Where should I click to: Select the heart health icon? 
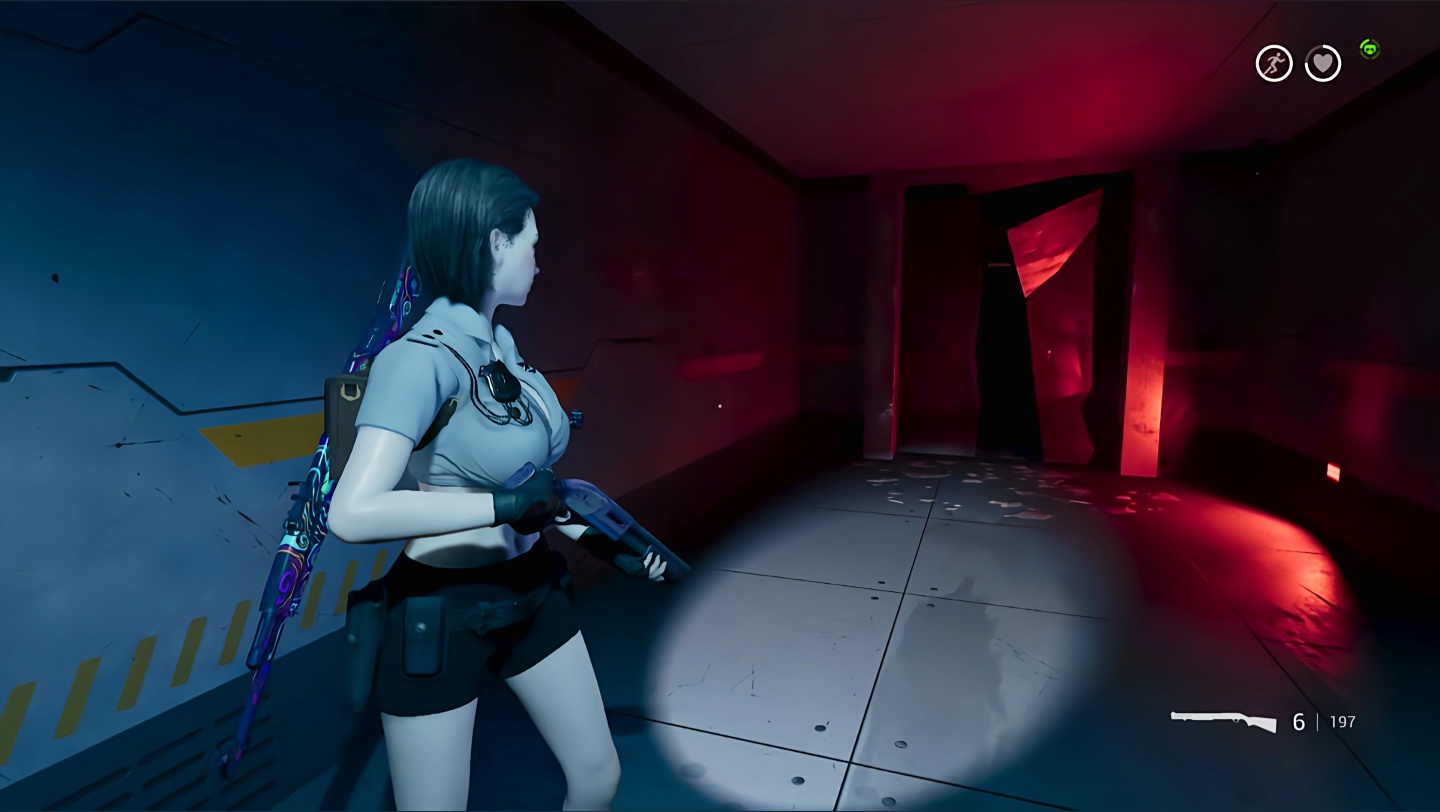pos(1323,64)
